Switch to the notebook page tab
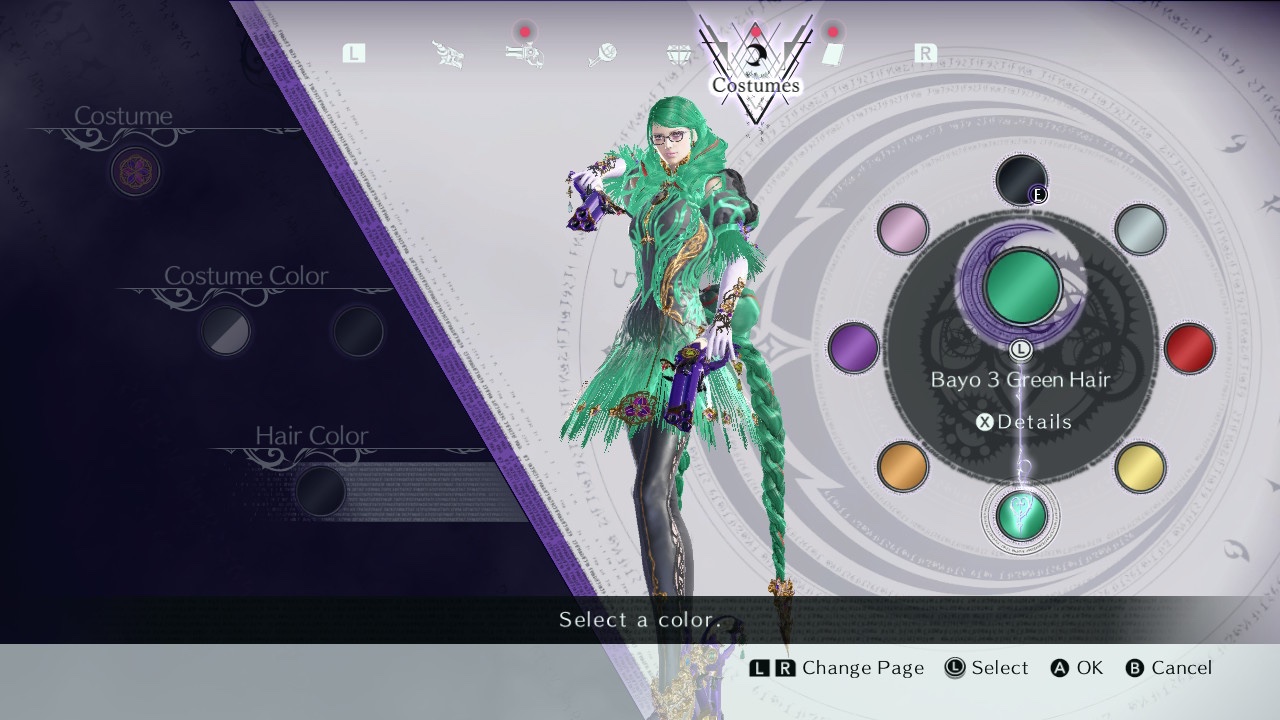This screenshot has width=1280, height=720. click(833, 54)
